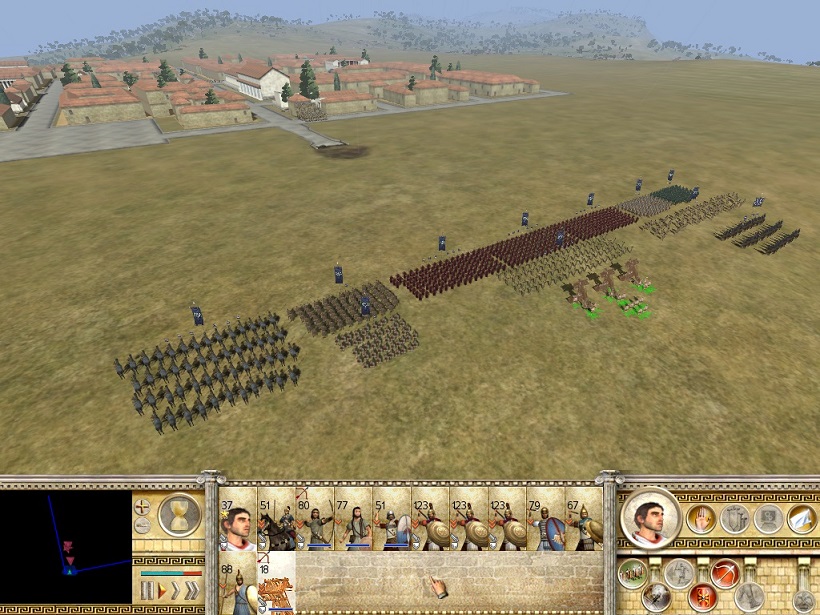Image resolution: width=820 pixels, height=615 pixels.
Task: Select the general's unit card with 37 men
Action: tap(237, 520)
